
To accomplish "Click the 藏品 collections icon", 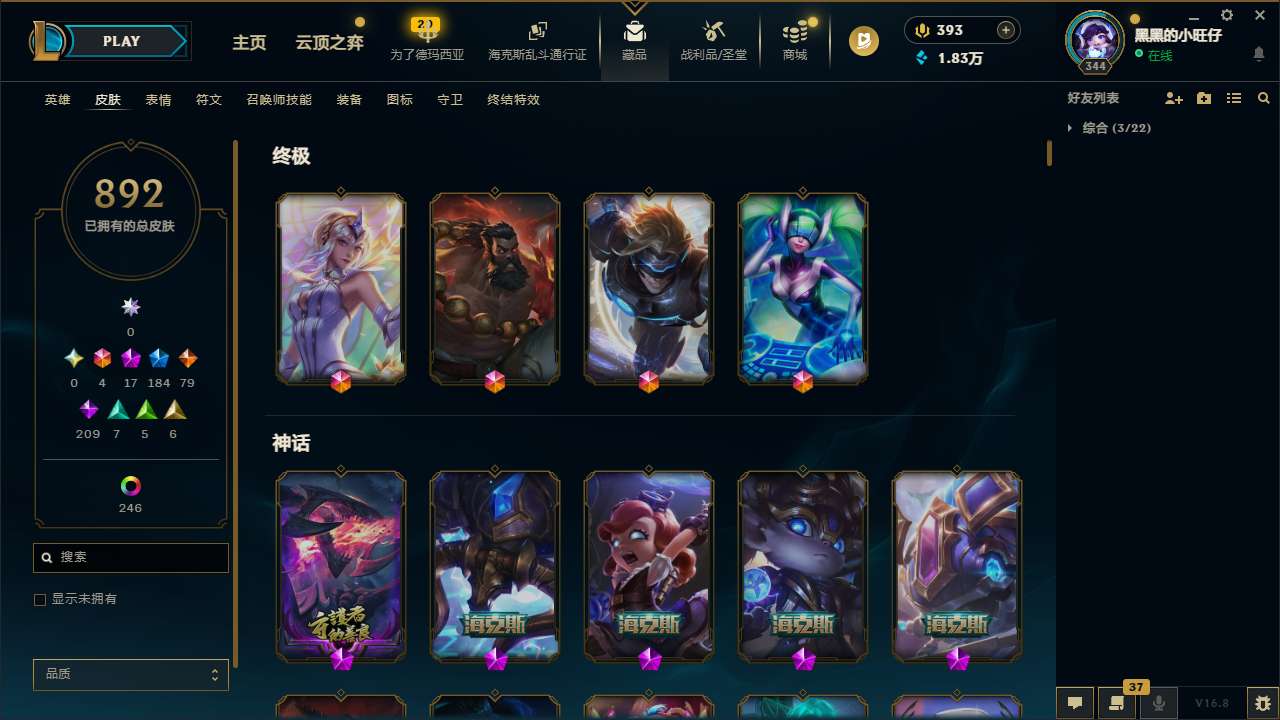I will pos(635,38).
